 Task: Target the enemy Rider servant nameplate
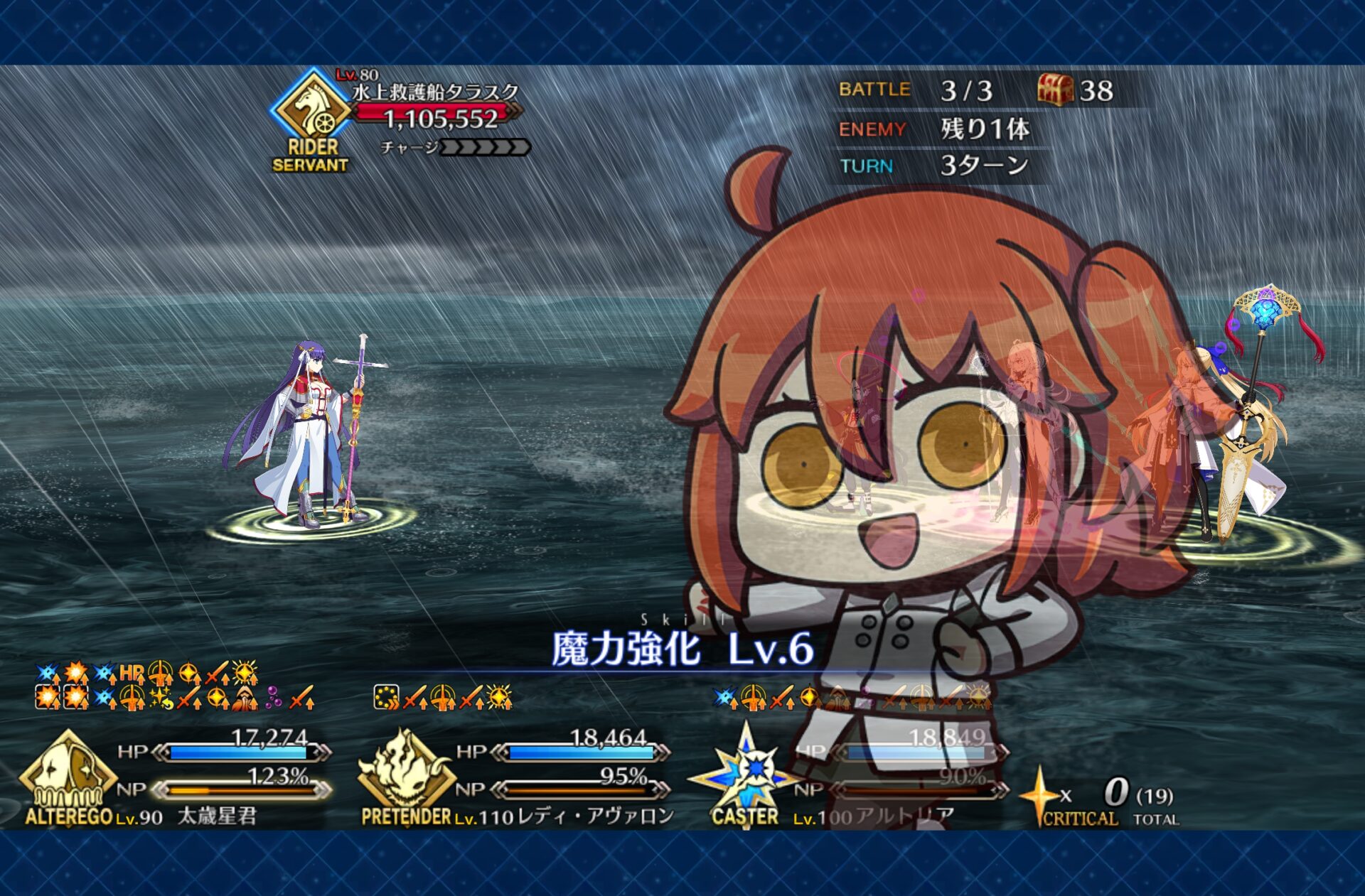coord(434,92)
